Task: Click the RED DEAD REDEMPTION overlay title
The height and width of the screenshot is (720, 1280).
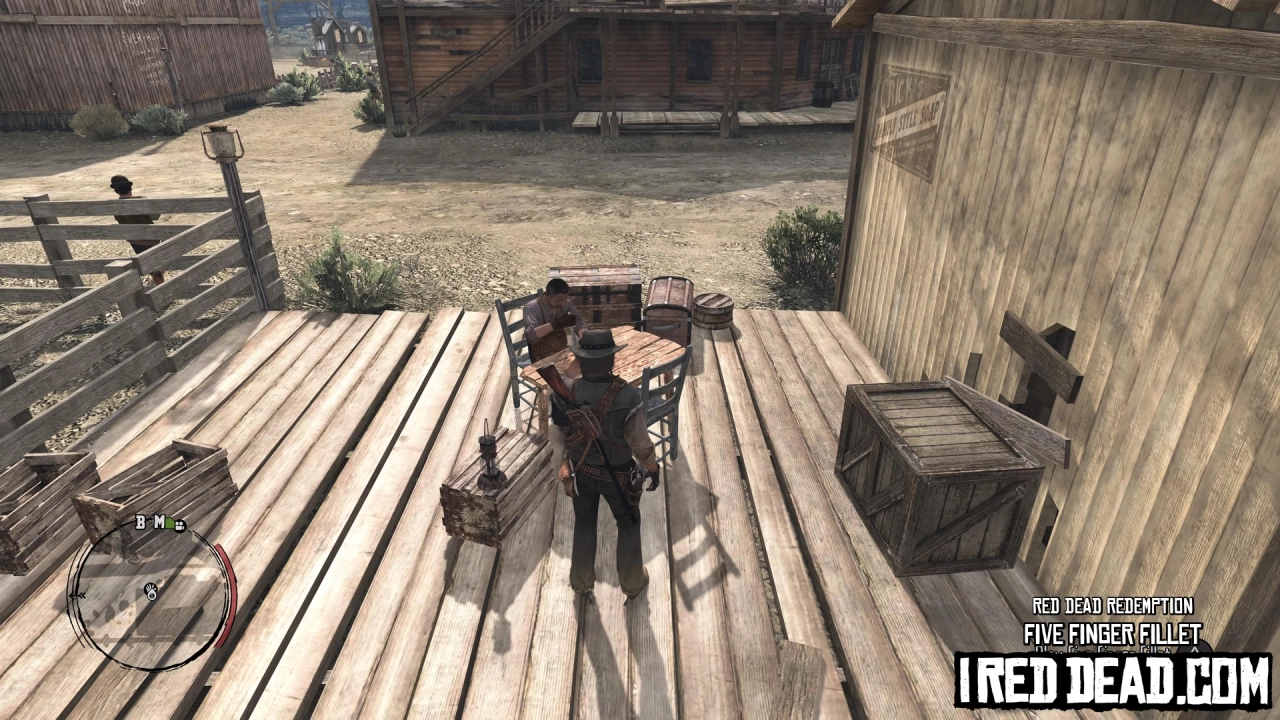Action: click(1114, 606)
